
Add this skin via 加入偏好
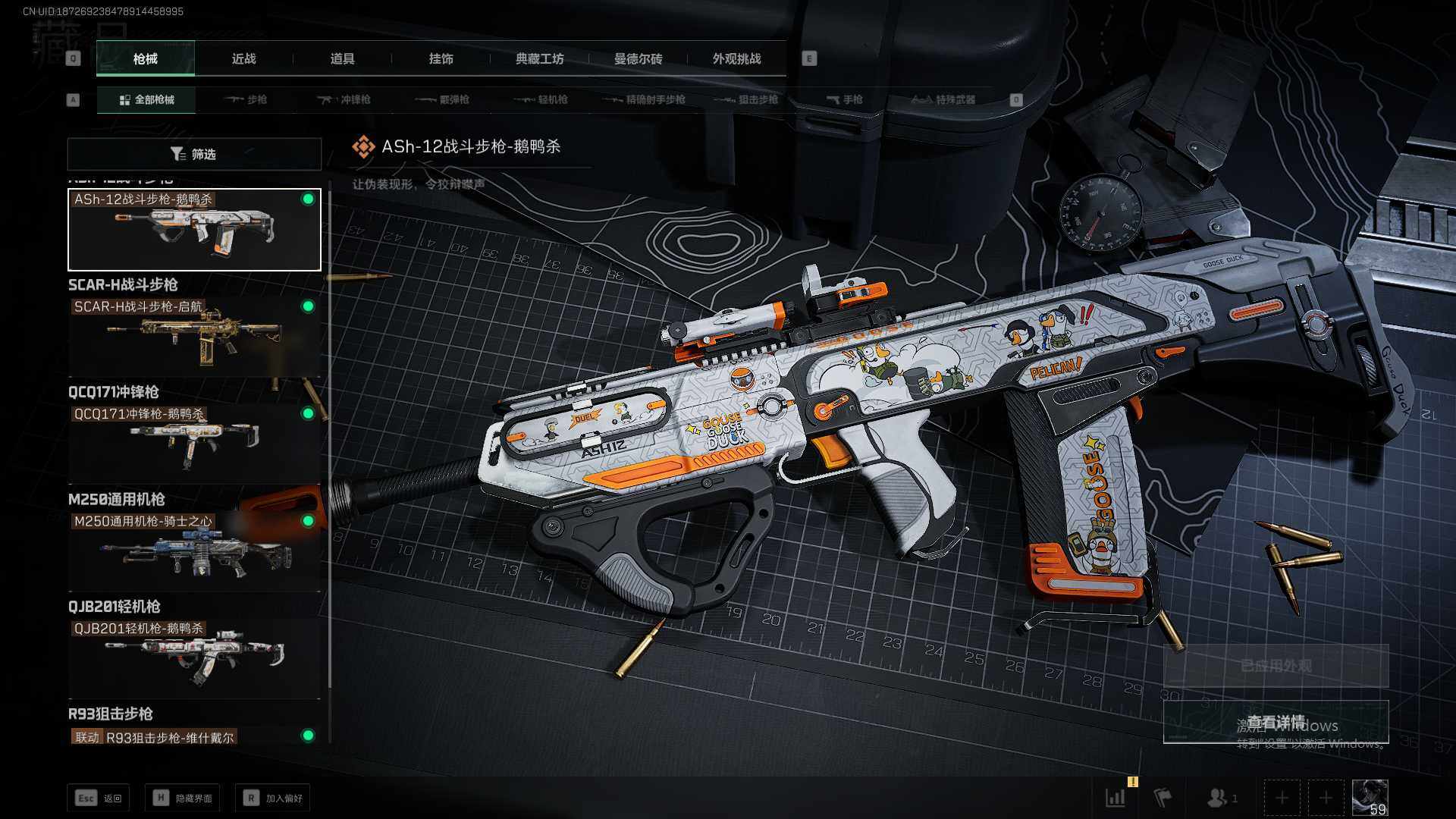pyautogui.click(x=273, y=798)
